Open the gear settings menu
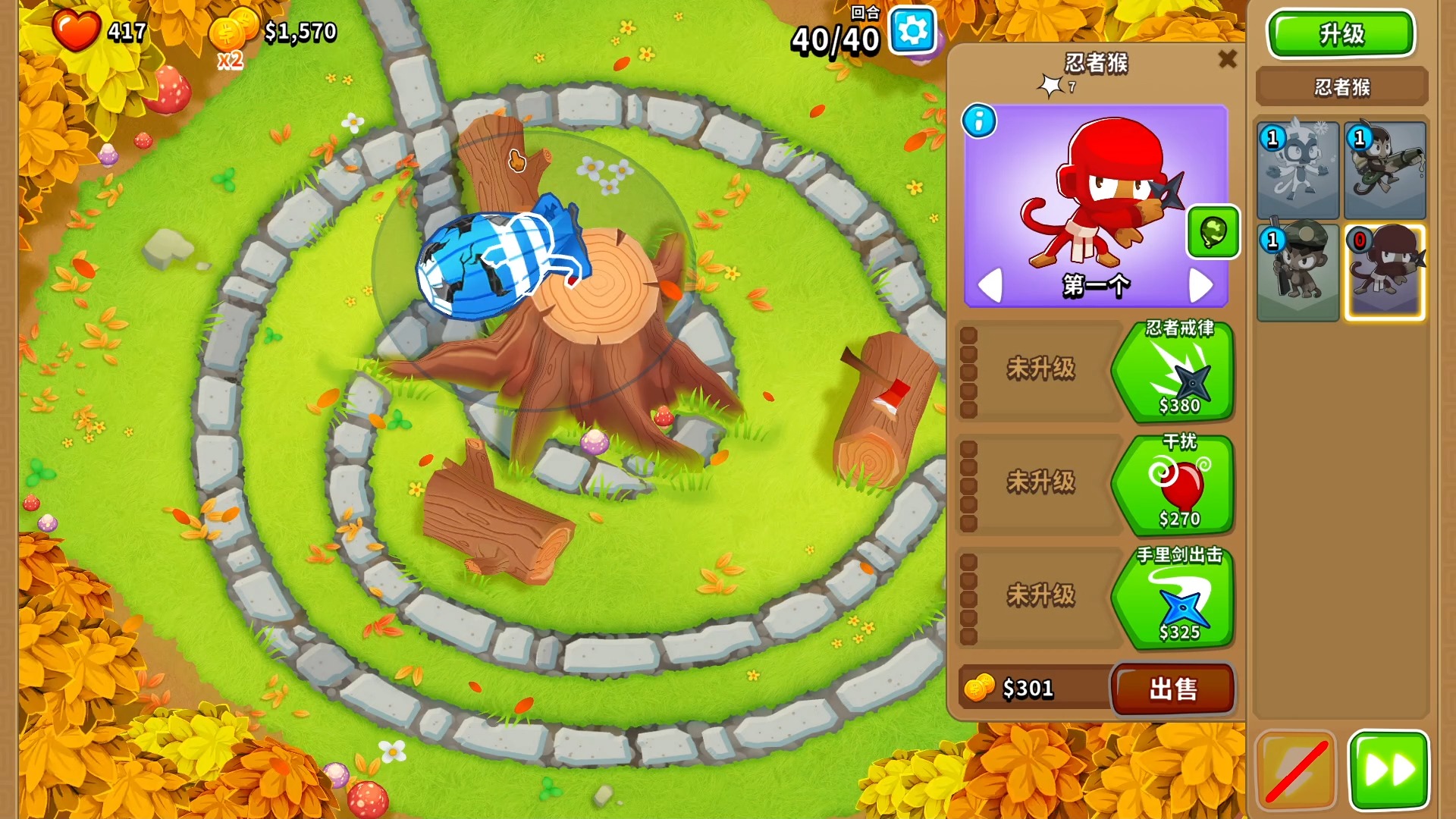The width and height of the screenshot is (1456, 819). [912, 31]
